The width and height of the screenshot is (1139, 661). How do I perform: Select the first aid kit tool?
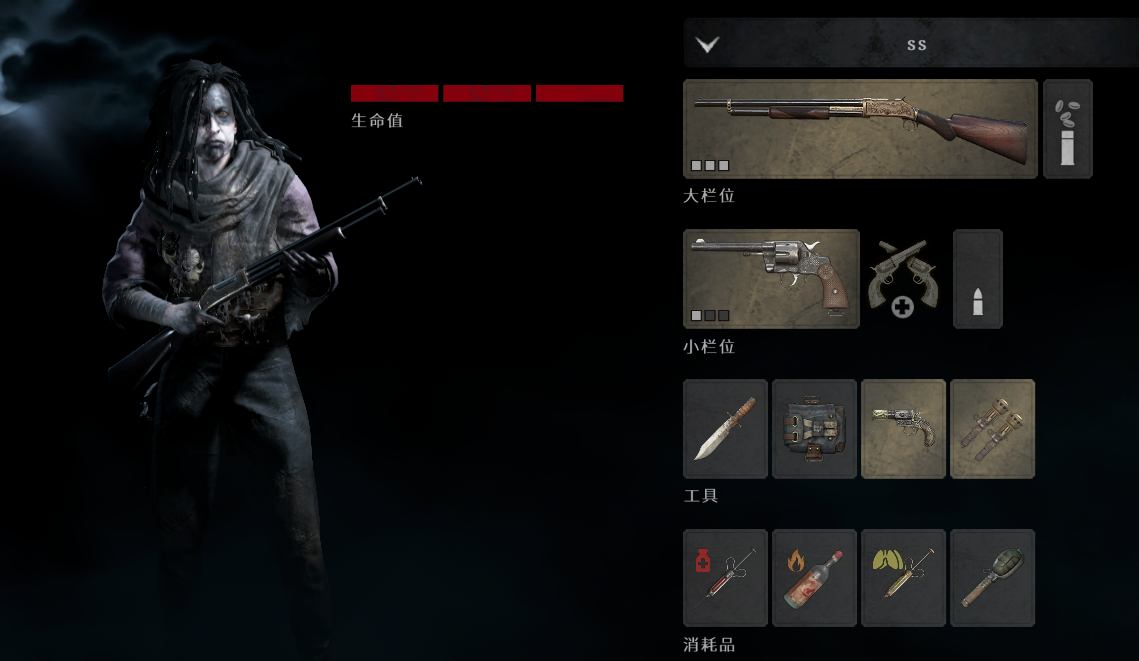click(x=814, y=429)
